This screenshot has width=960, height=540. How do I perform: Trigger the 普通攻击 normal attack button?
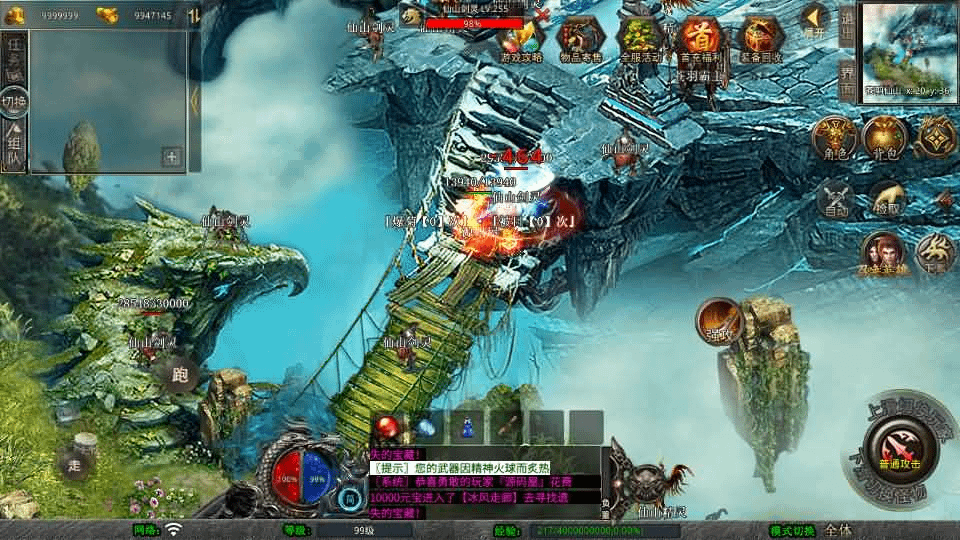(x=896, y=446)
